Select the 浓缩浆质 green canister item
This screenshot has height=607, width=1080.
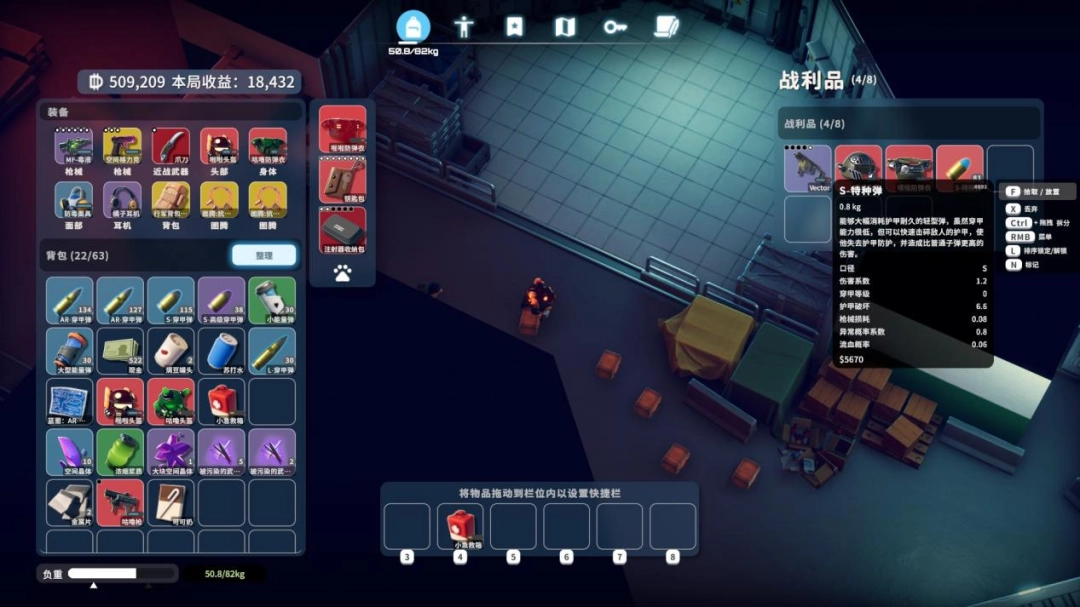point(122,451)
